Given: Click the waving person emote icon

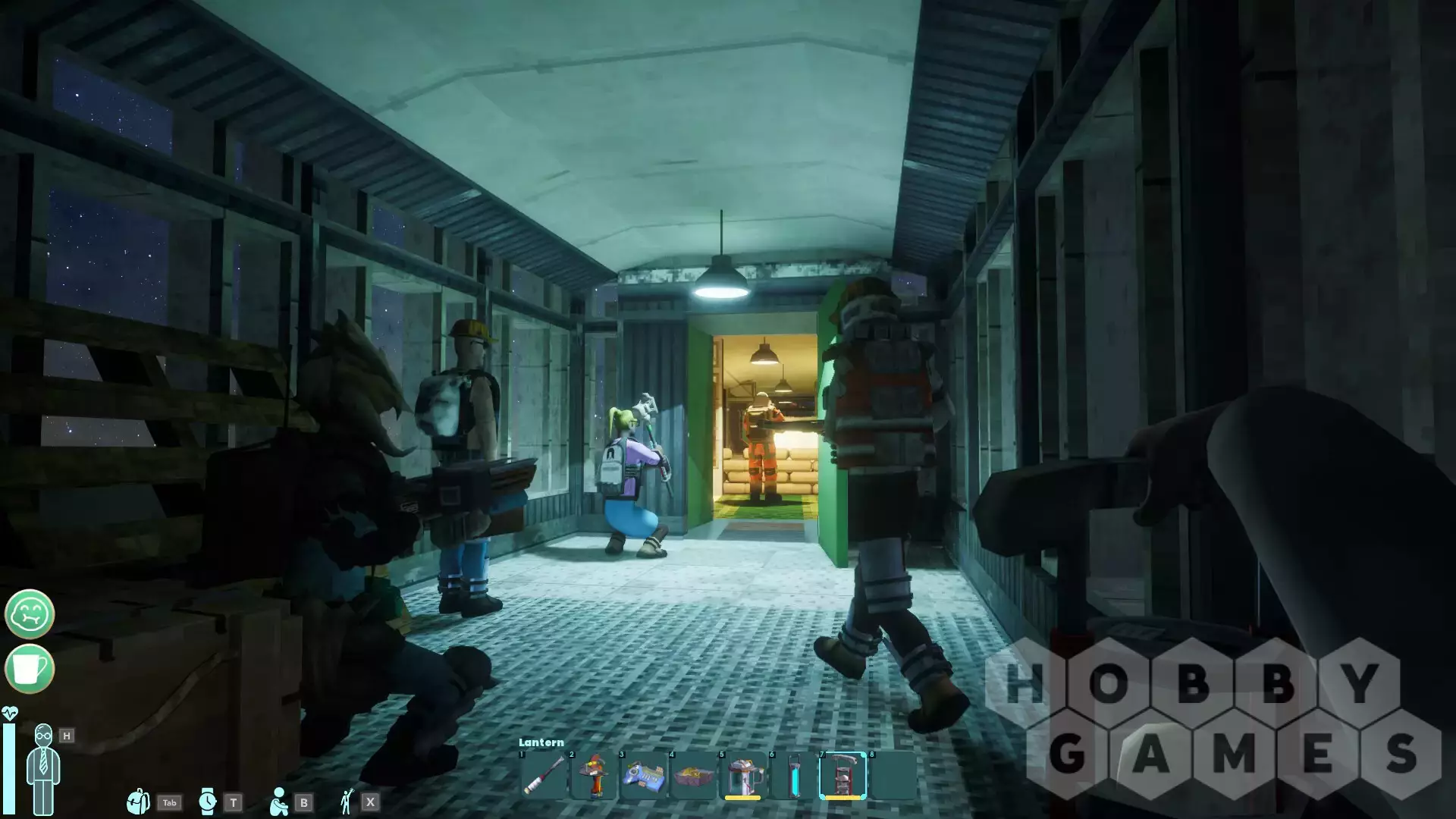Looking at the screenshot, I should tap(347, 802).
